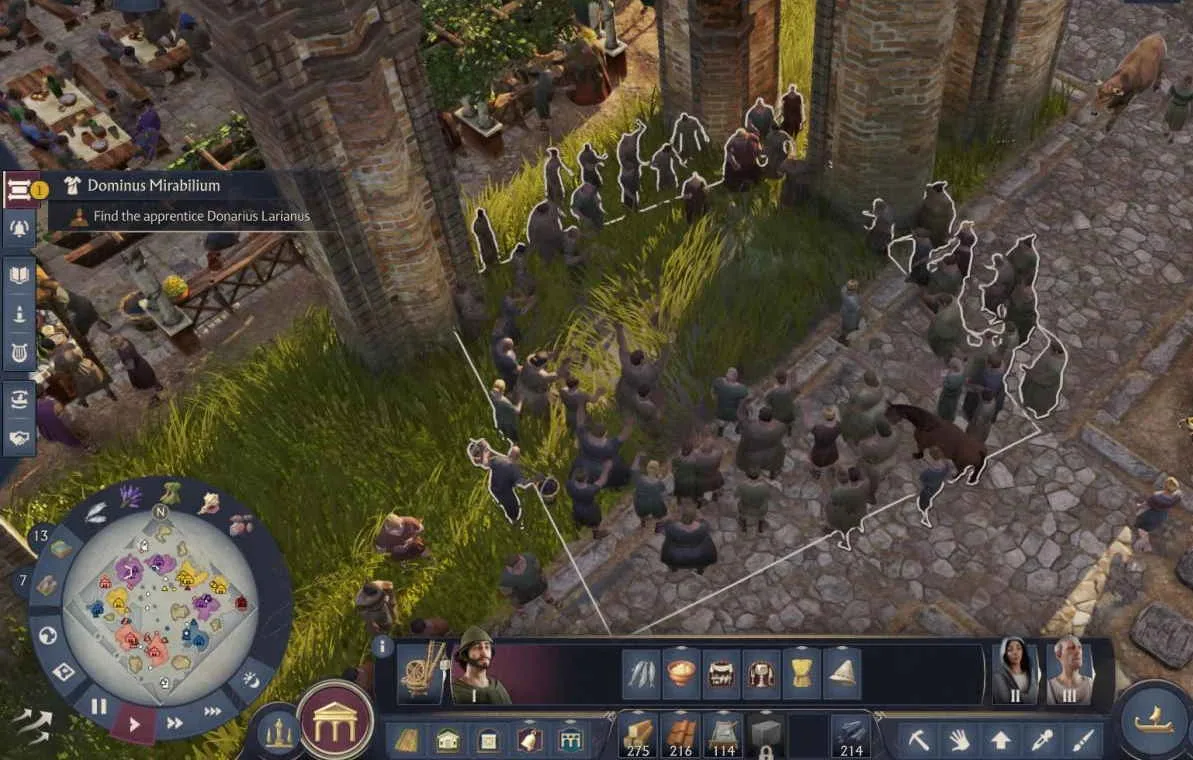Select the tier I citizen portrait
The width and height of the screenshot is (1193, 760).
tap(479, 667)
